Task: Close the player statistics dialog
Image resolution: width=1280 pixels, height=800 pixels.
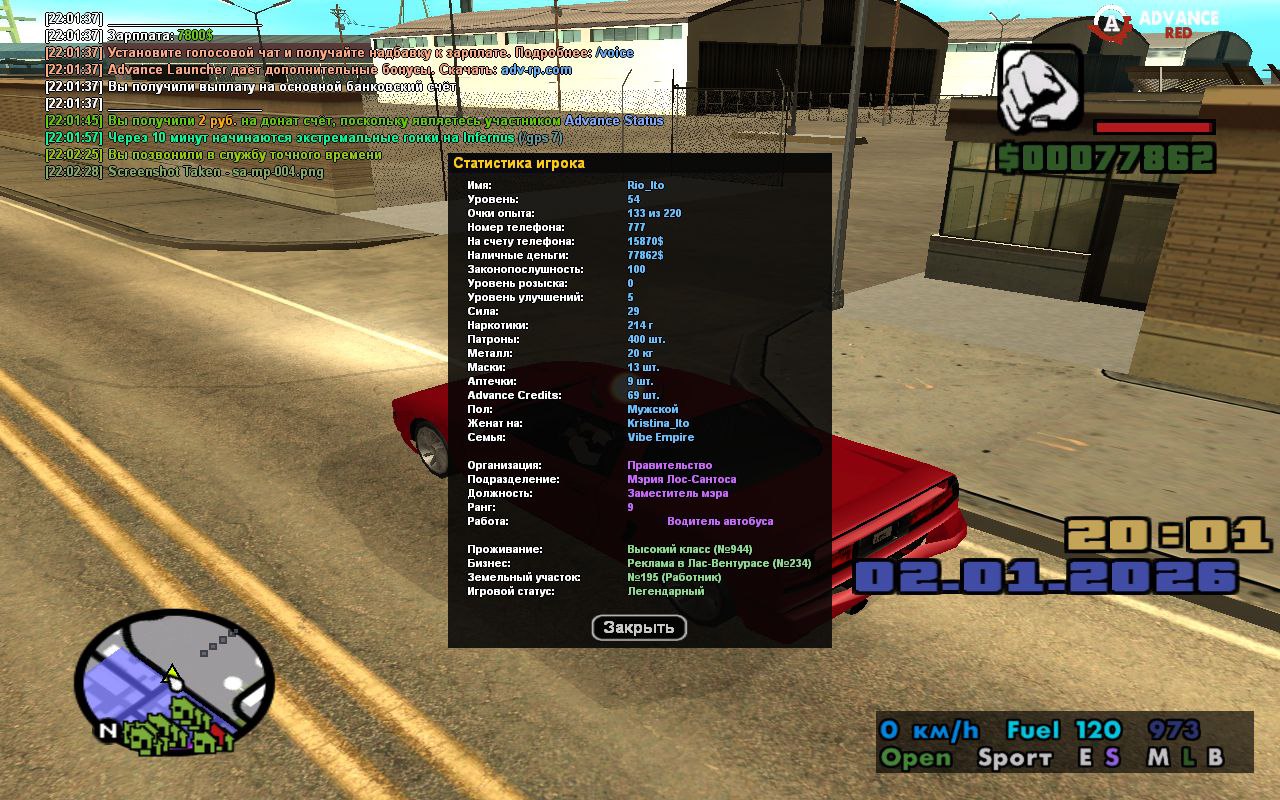Action: click(x=639, y=628)
